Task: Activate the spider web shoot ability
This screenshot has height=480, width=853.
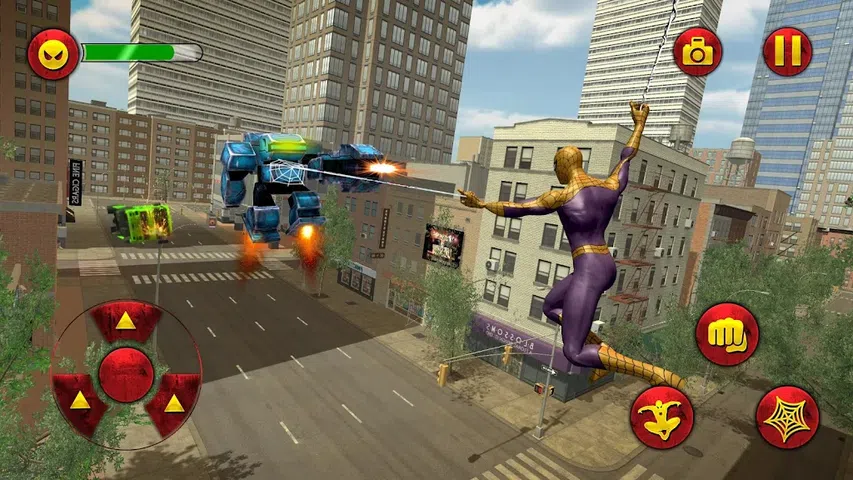Action: point(787,416)
